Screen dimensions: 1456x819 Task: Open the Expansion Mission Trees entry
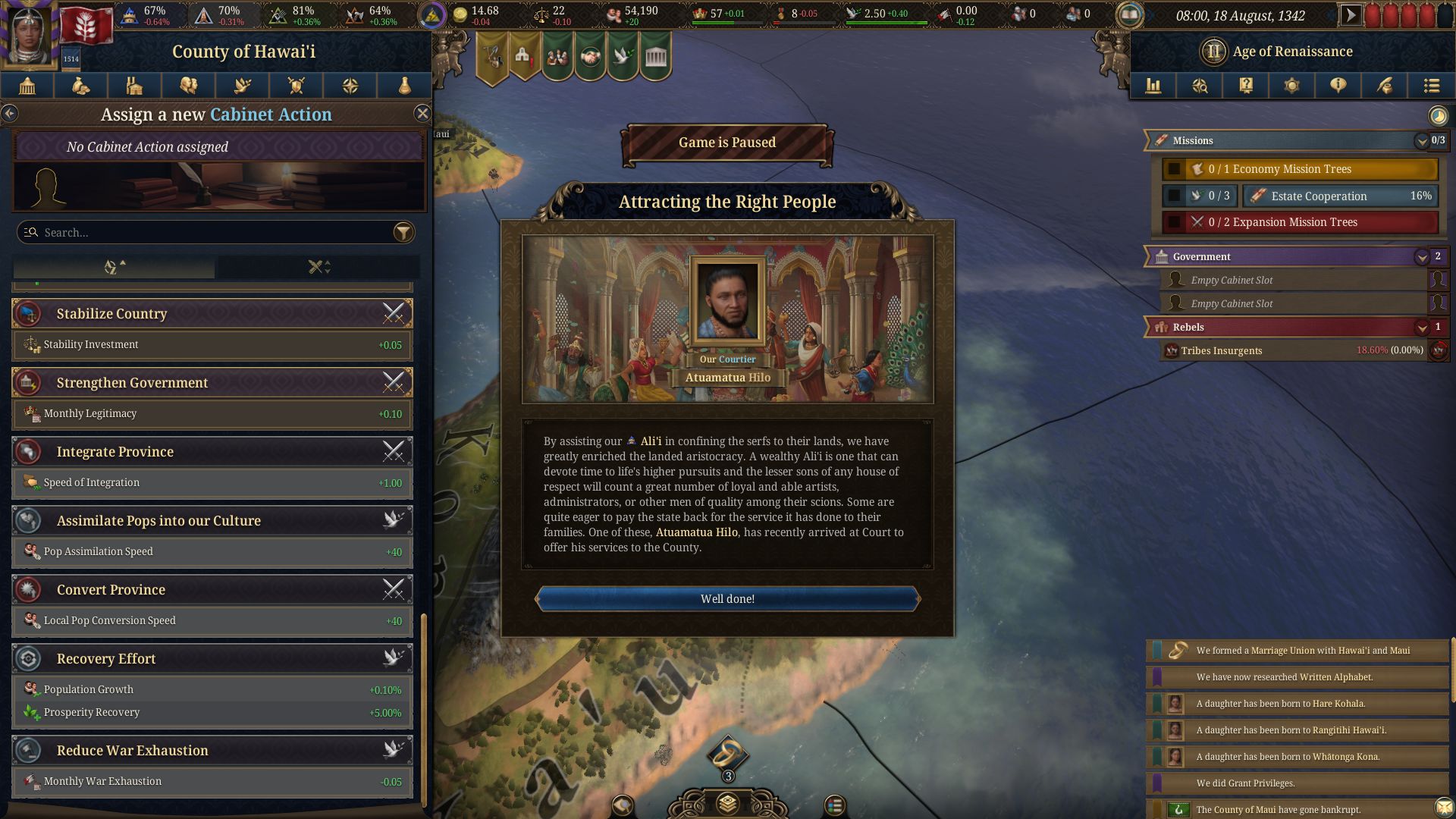pyautogui.click(x=1299, y=222)
